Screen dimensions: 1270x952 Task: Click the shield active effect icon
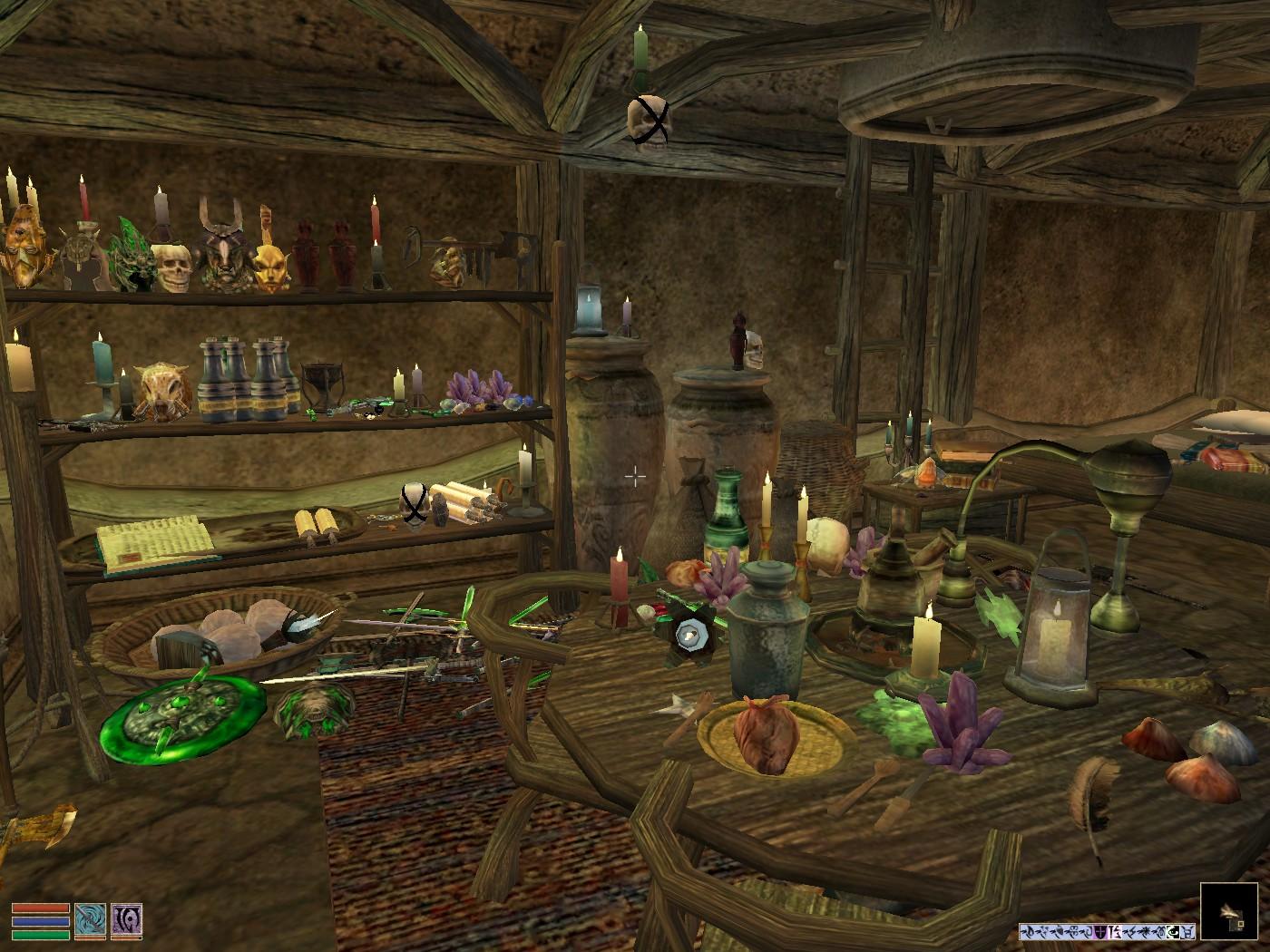1100,931
